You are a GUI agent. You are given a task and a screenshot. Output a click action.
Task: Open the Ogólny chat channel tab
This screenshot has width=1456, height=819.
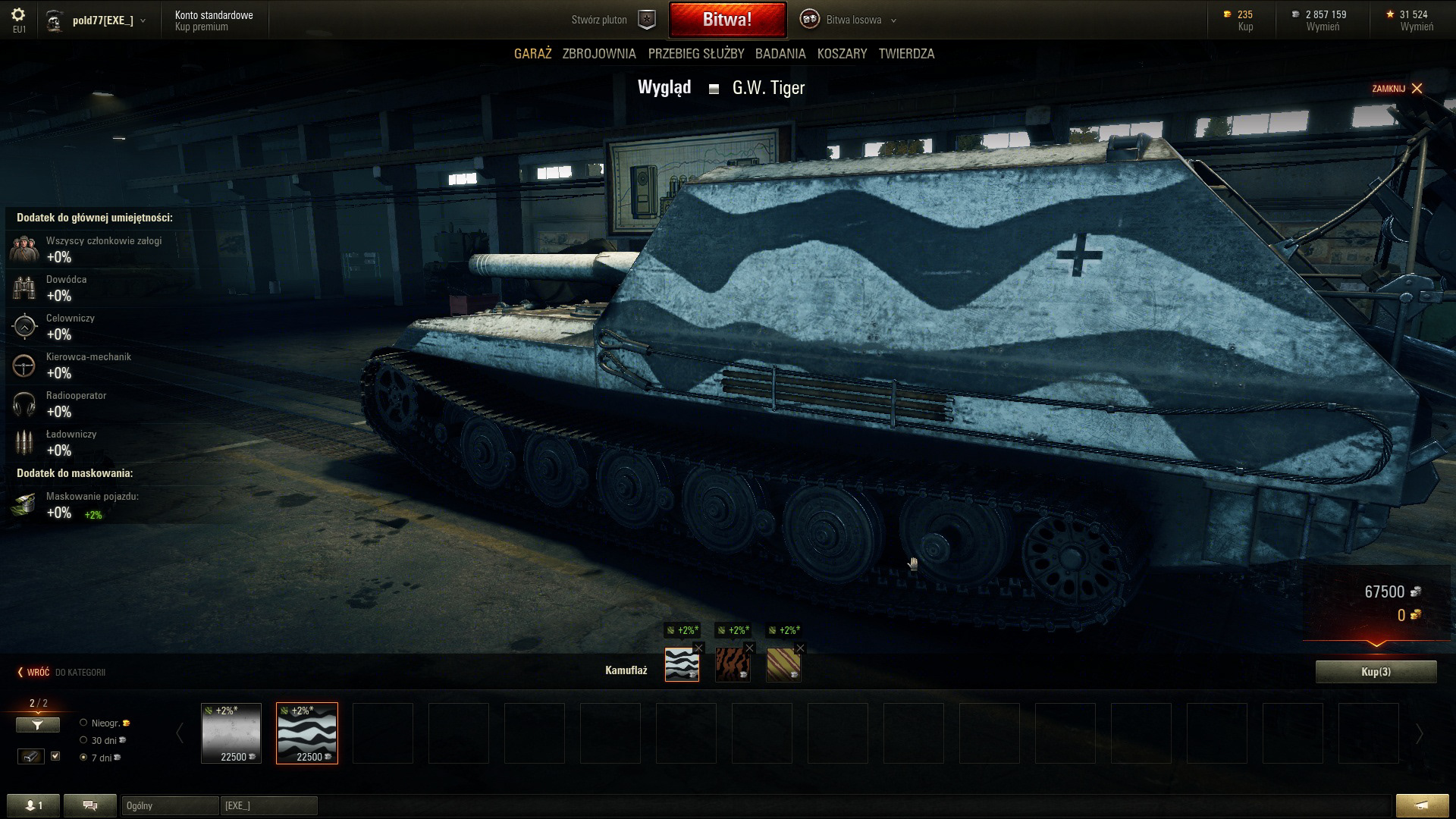169,805
